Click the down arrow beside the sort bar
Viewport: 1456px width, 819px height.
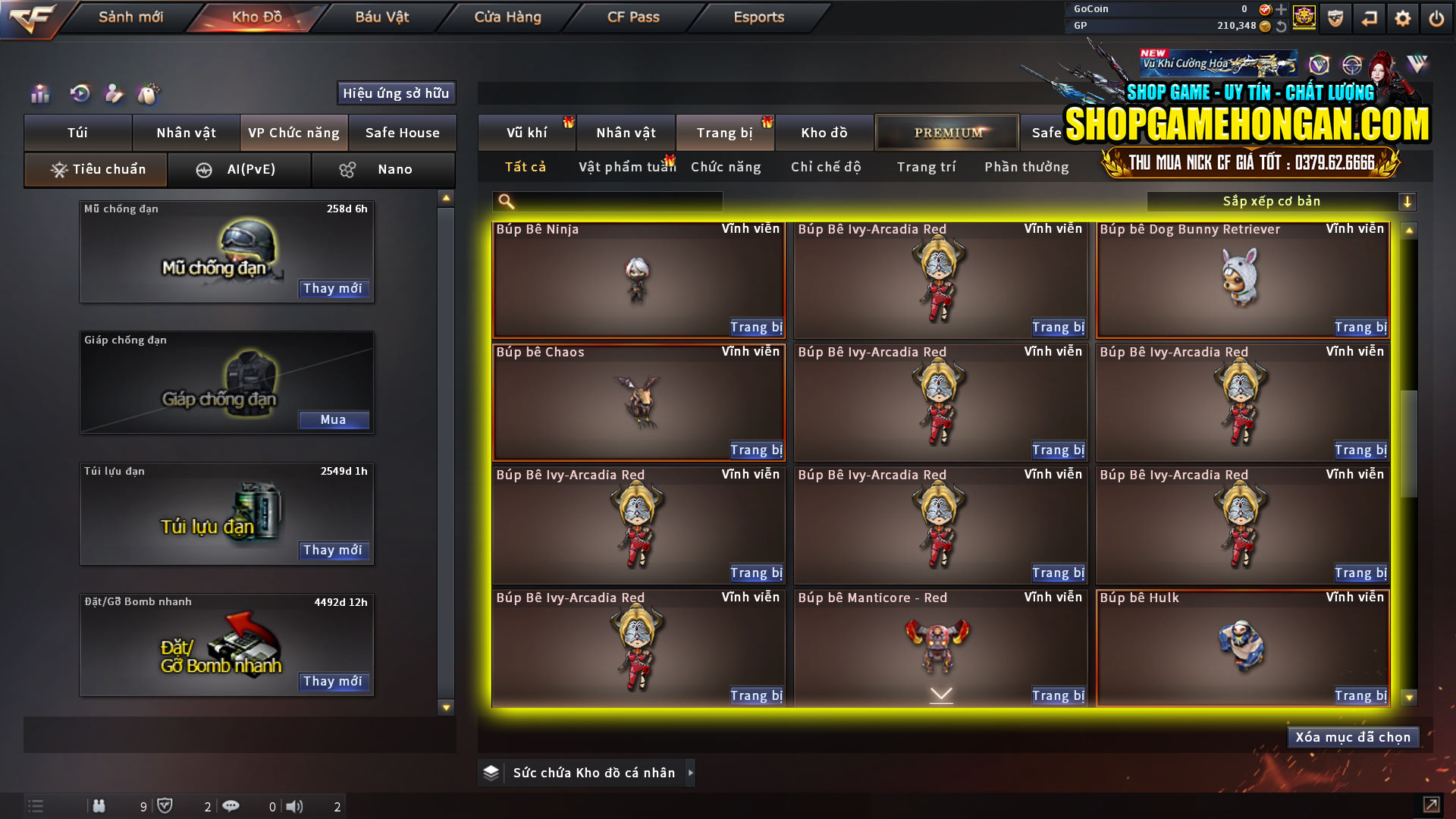point(1408,201)
